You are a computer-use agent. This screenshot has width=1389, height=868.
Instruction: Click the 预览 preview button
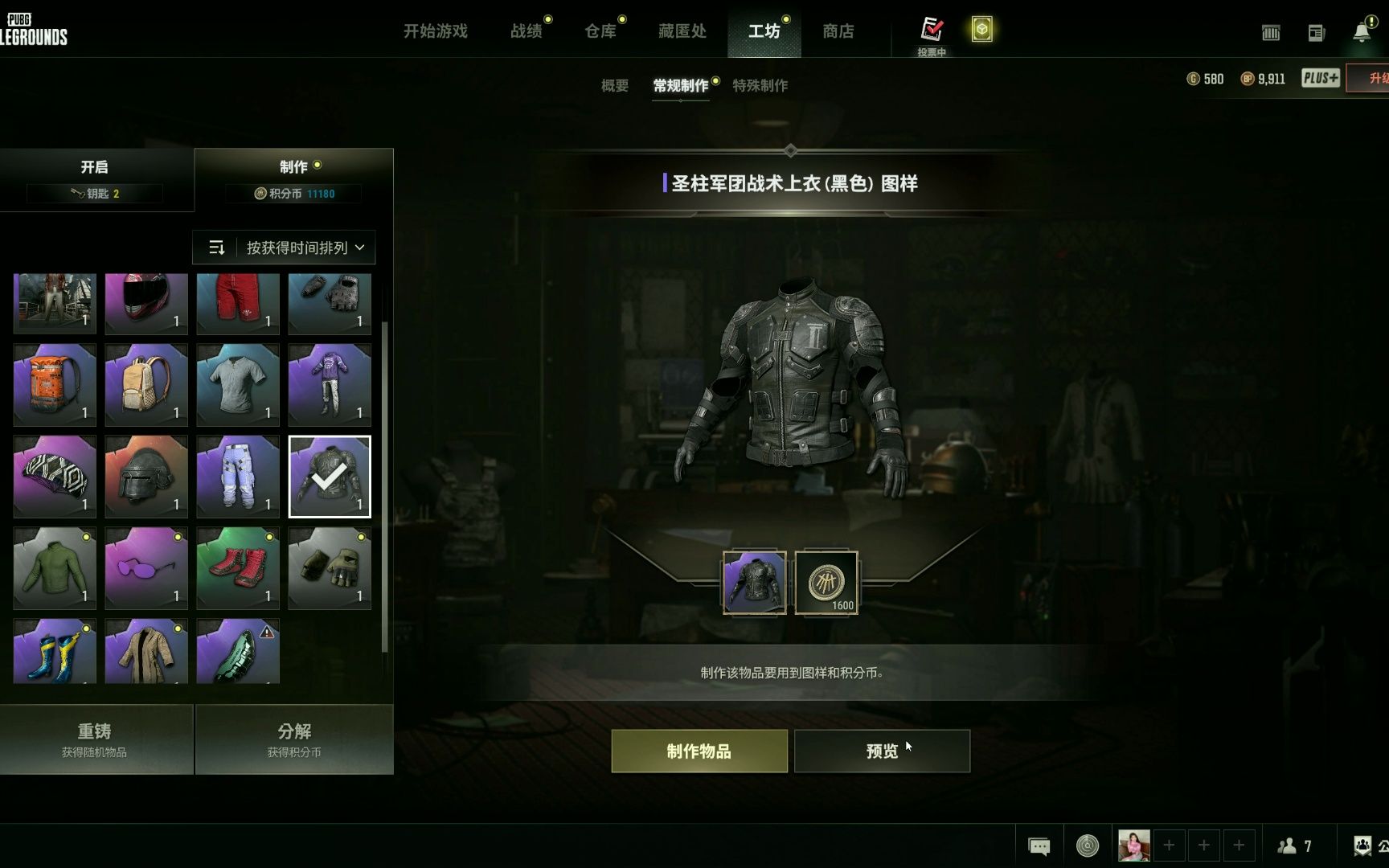coord(882,751)
